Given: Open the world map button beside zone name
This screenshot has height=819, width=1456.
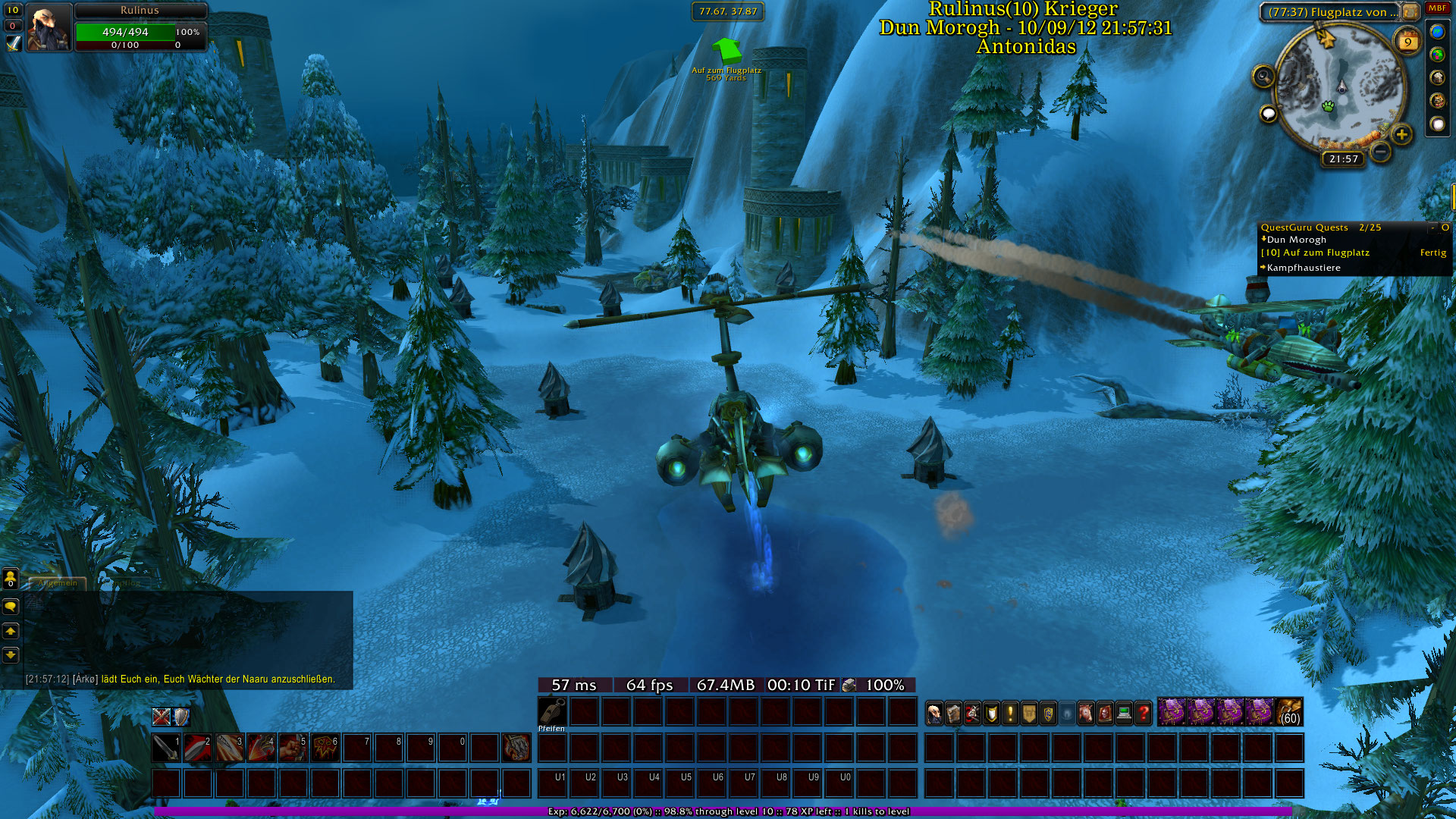Looking at the screenshot, I should [x=1410, y=12].
